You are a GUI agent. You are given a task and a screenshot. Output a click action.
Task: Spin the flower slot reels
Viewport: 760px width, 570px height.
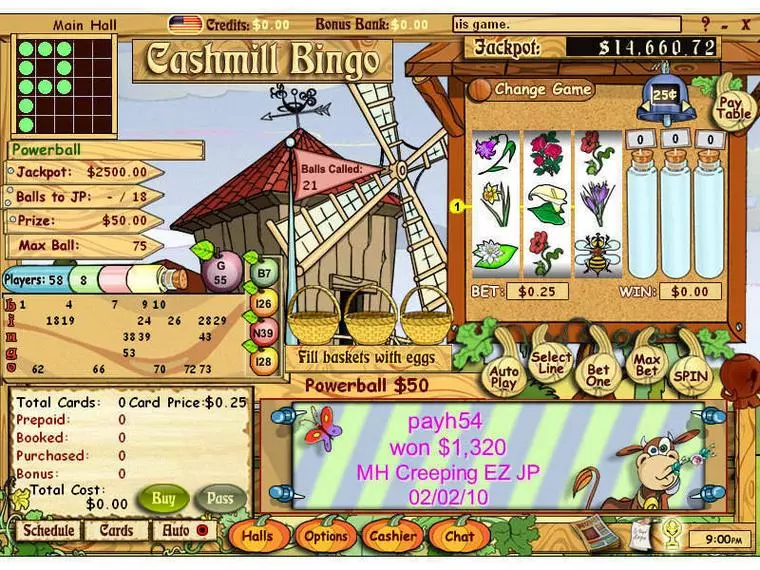tap(691, 376)
